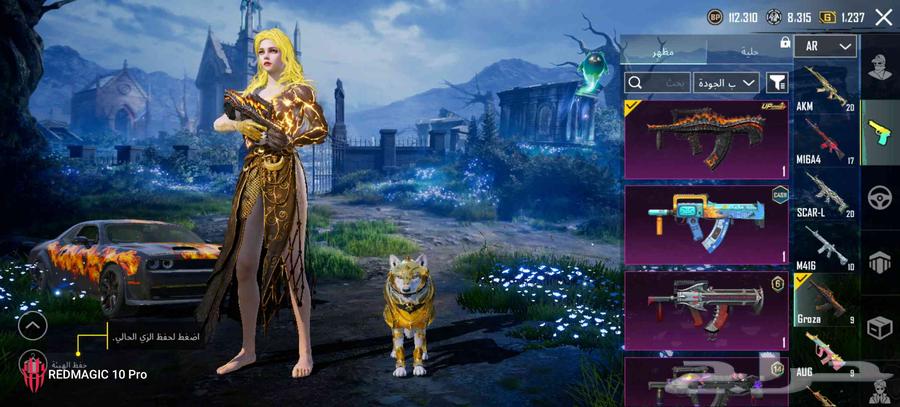Open the vehicle skins steering wheel category
900x407 pixels.
[879, 196]
